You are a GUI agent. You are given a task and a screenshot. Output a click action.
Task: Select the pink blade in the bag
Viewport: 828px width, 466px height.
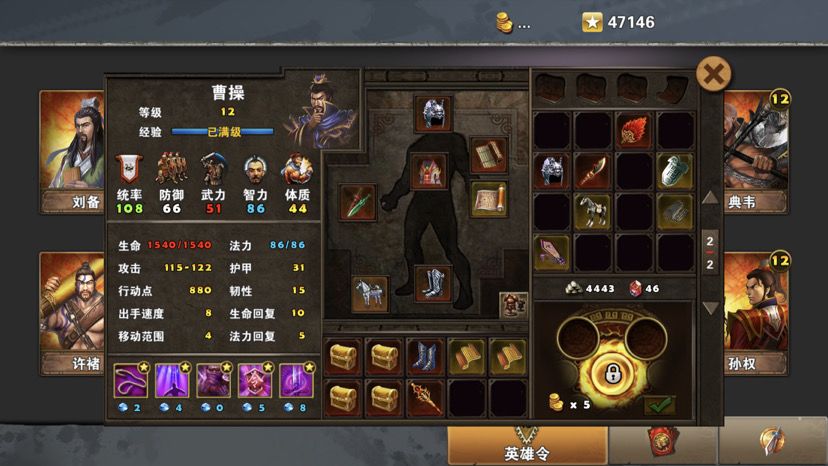(x=551, y=252)
